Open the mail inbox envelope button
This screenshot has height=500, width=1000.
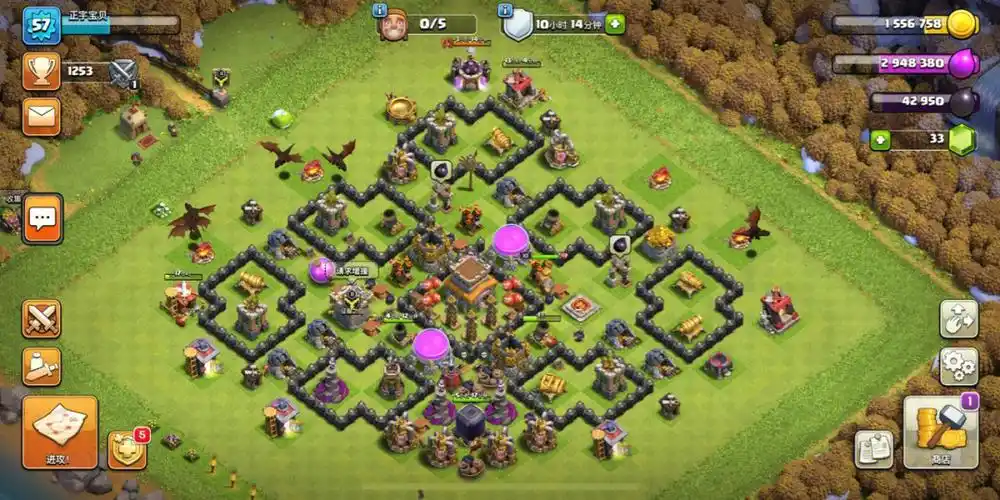[41, 116]
